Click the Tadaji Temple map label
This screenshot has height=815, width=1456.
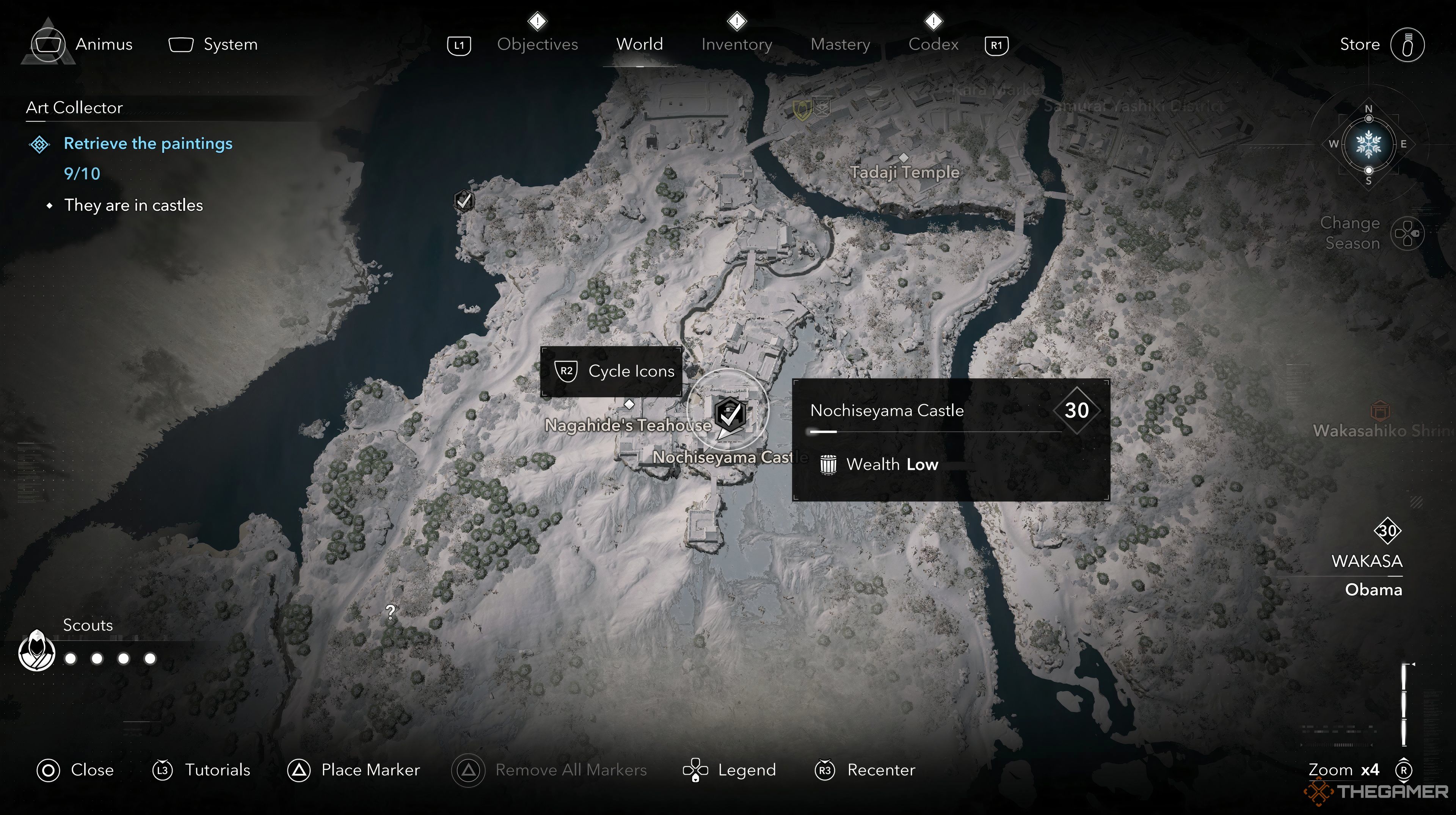pos(904,171)
